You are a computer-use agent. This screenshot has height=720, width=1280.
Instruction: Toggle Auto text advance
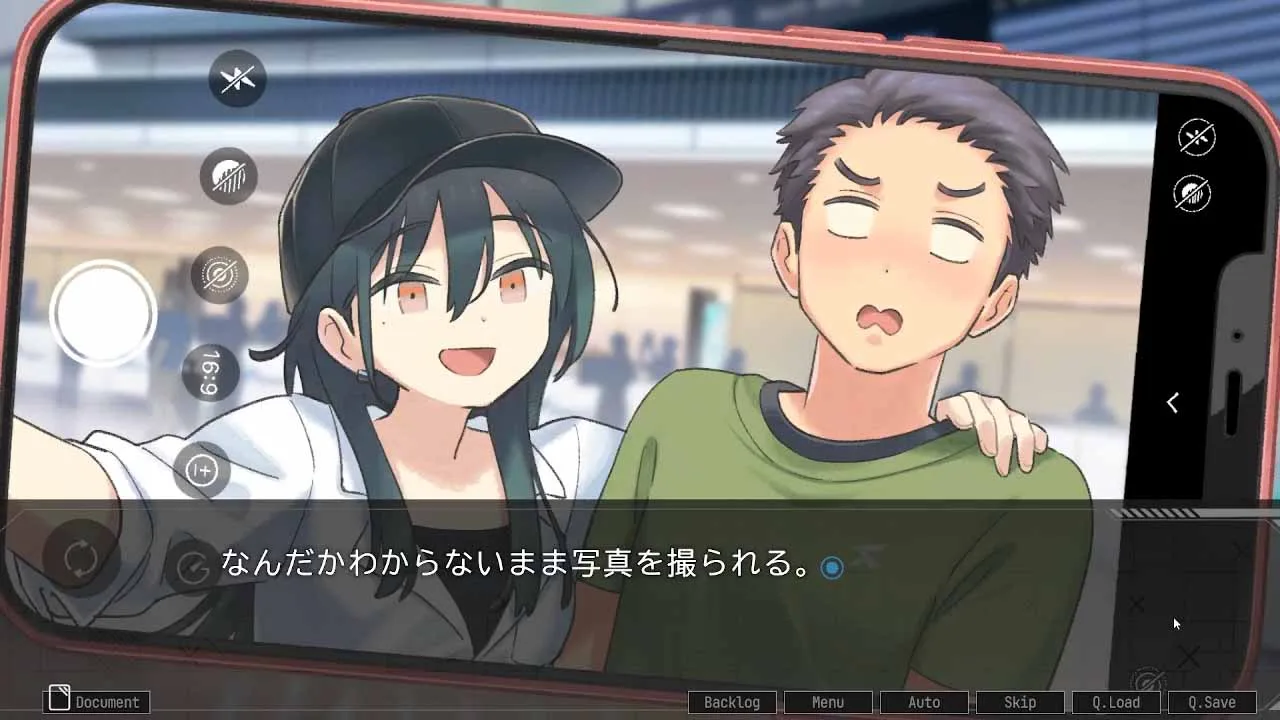pos(924,702)
